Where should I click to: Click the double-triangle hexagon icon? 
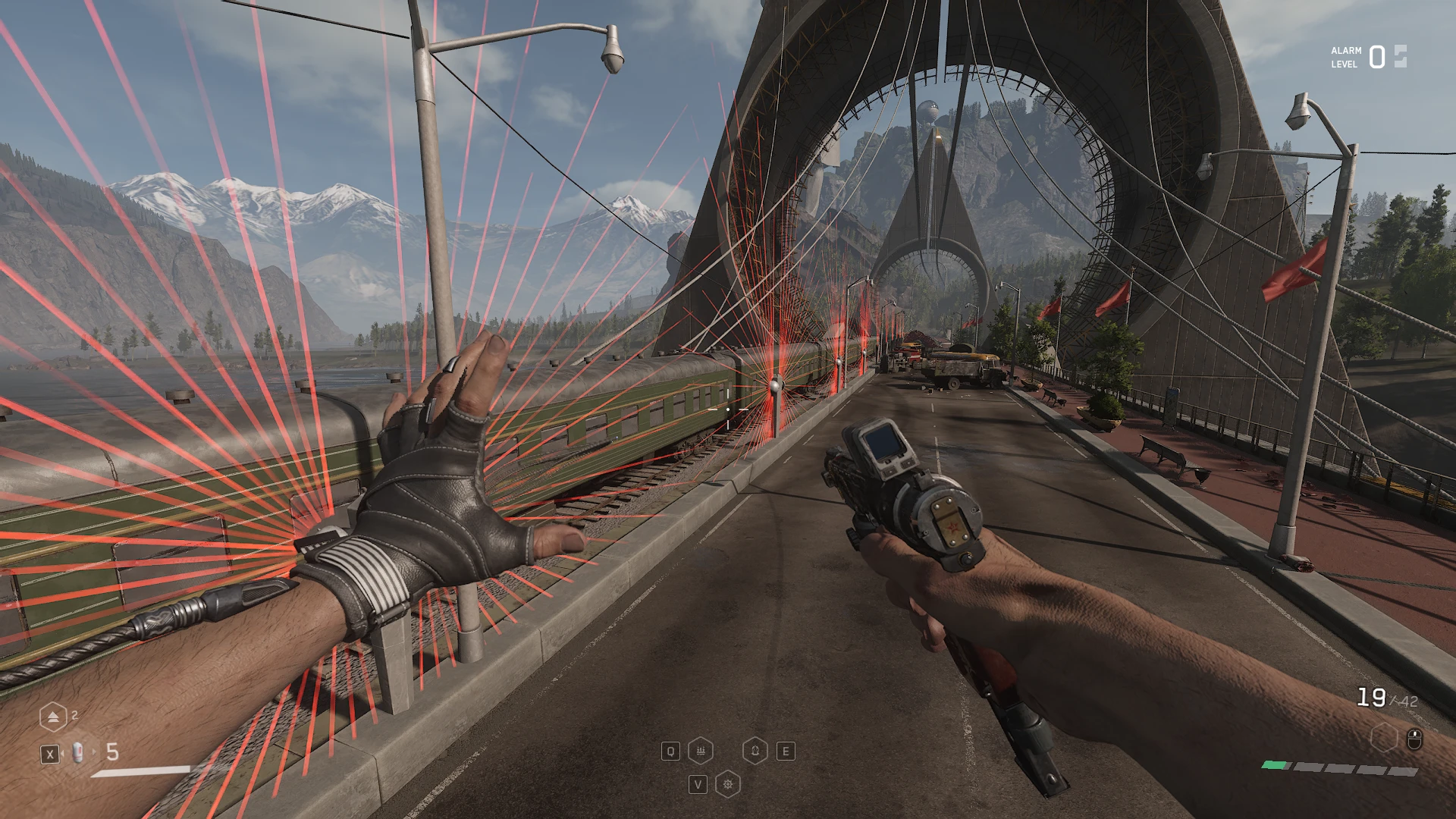pos(53,717)
